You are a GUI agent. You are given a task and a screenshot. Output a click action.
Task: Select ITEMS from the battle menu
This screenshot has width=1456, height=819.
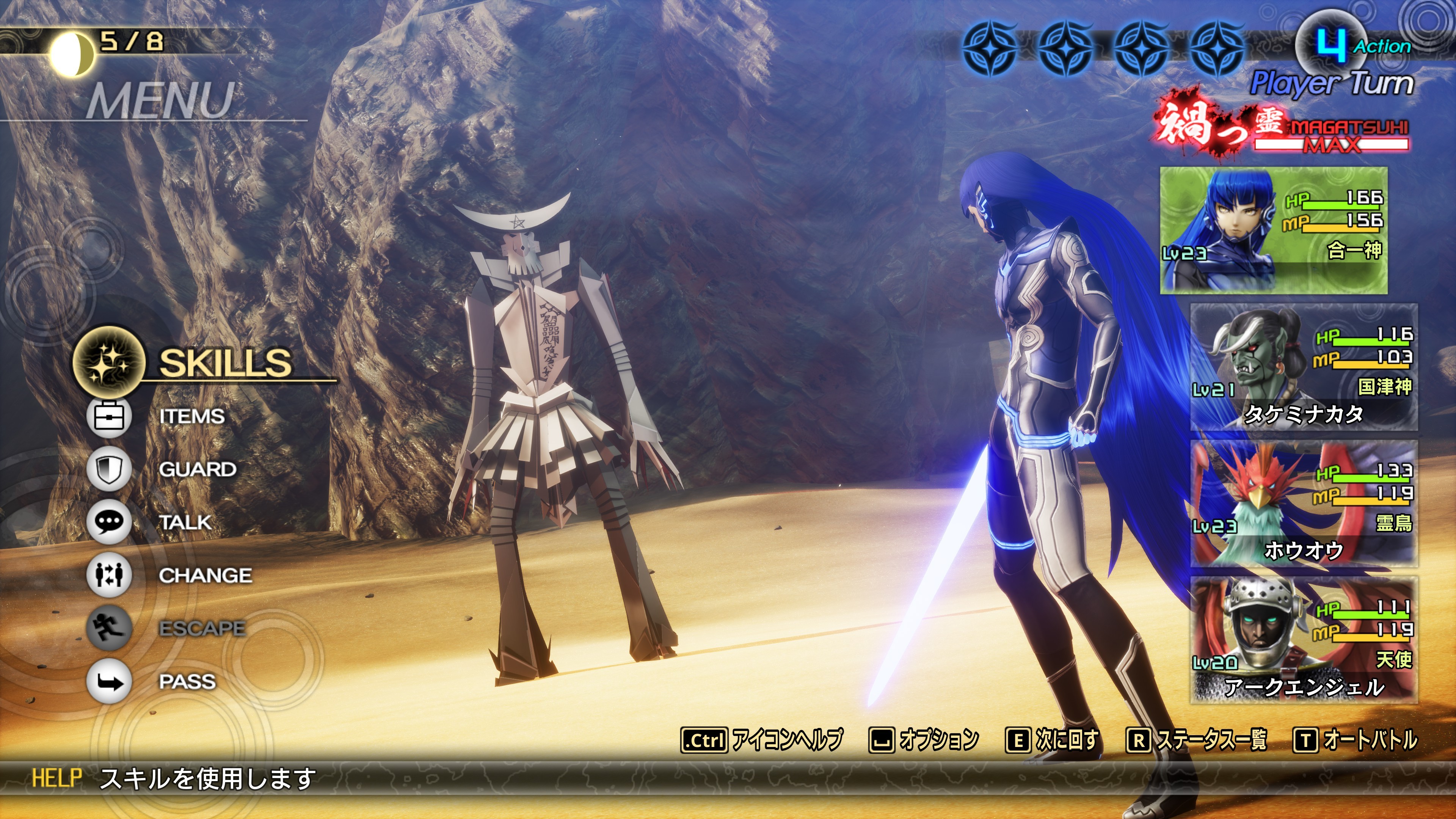point(191,417)
